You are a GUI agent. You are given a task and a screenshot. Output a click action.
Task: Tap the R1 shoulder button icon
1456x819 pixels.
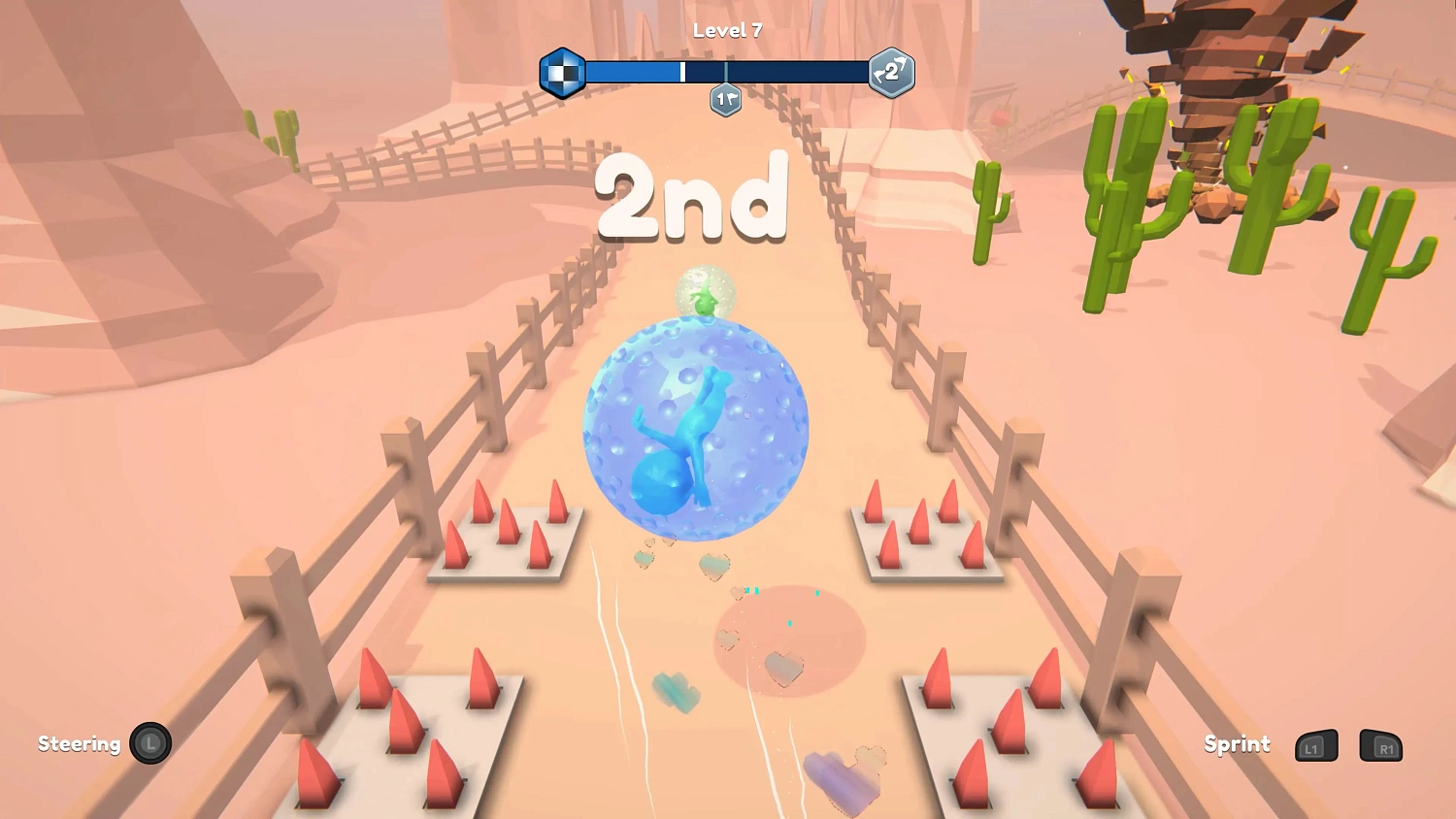click(1380, 747)
